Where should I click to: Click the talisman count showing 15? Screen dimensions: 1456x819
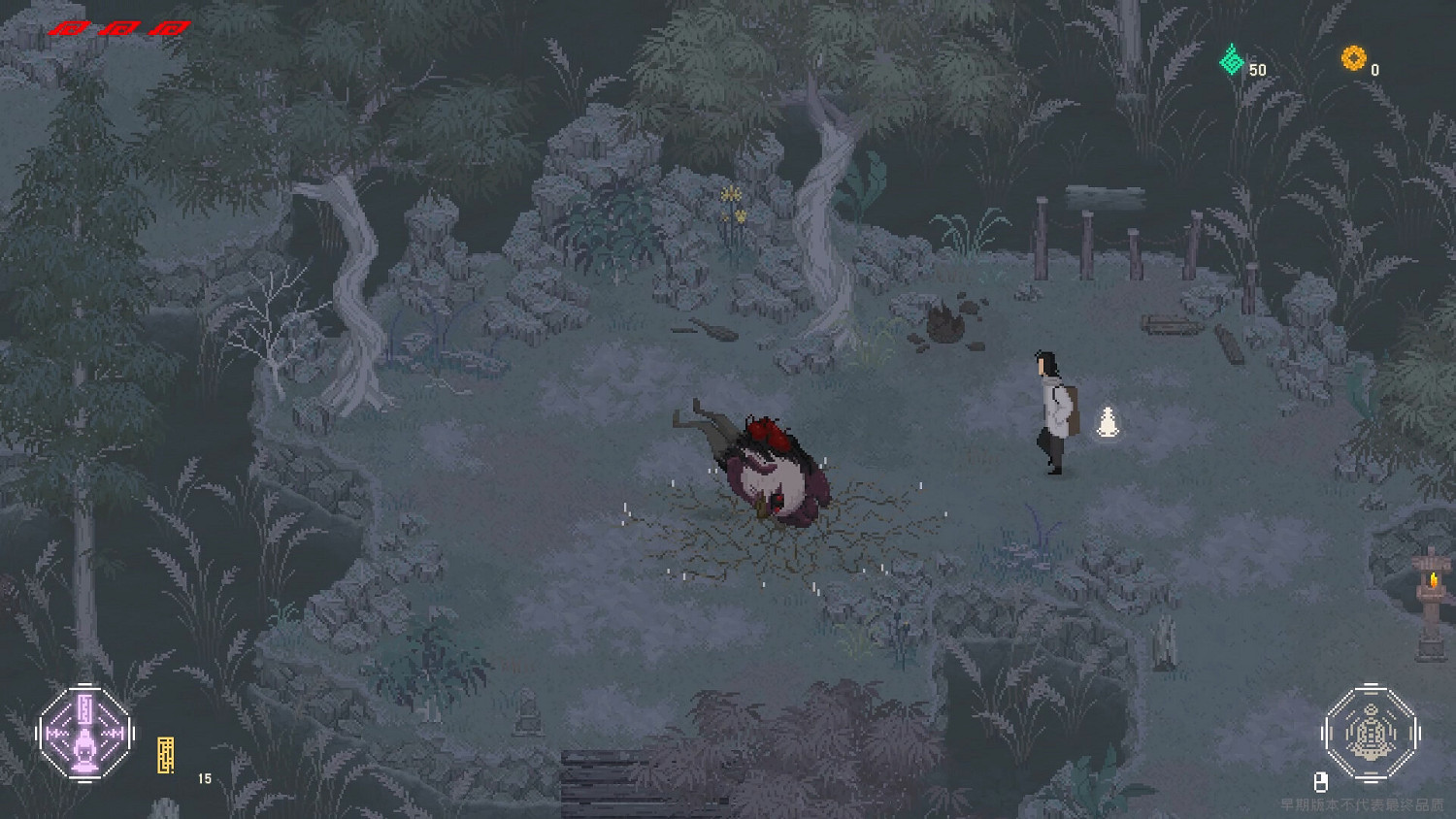pyautogui.click(x=203, y=778)
